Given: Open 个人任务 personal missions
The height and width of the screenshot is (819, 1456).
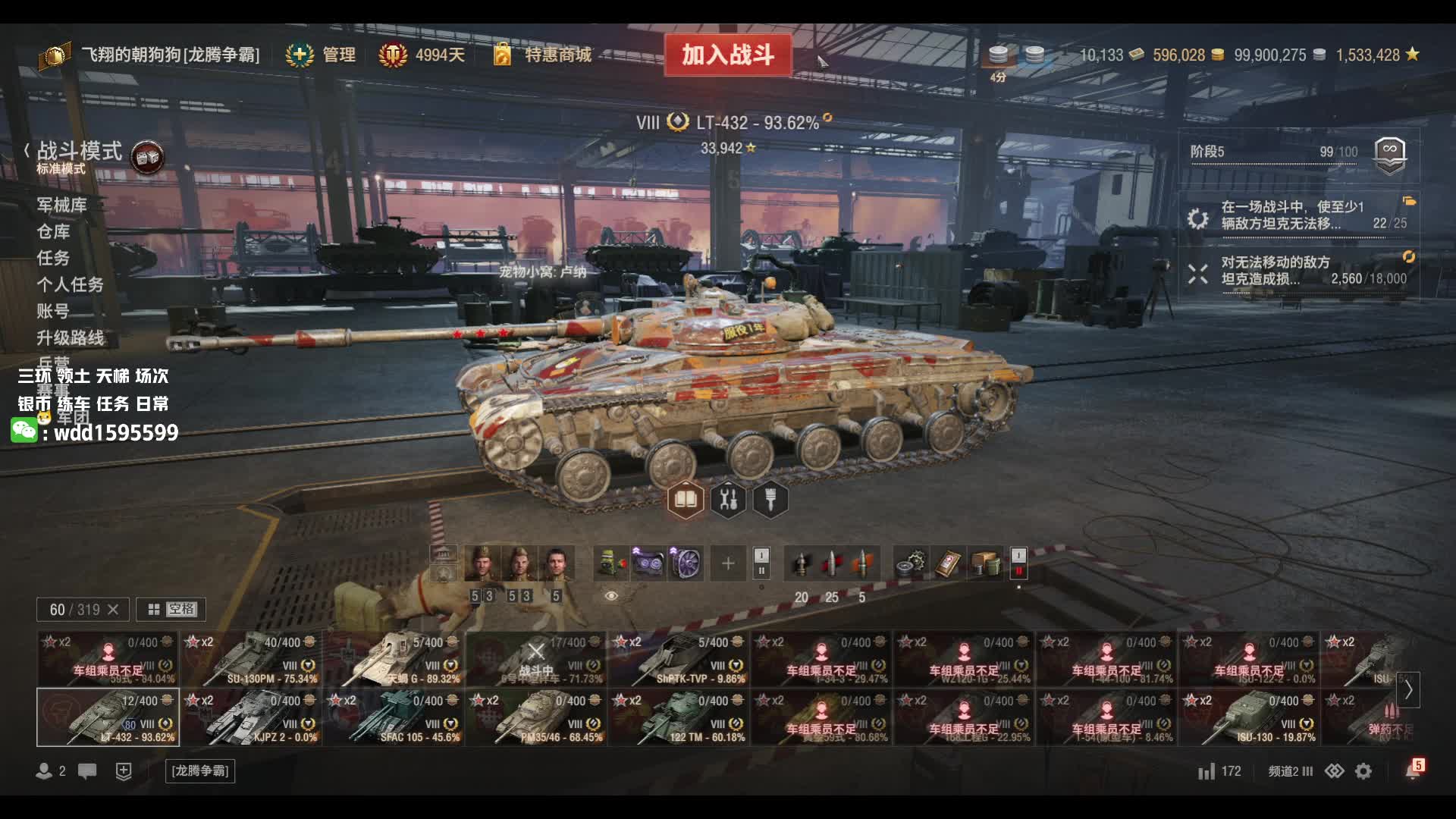Looking at the screenshot, I should [70, 284].
